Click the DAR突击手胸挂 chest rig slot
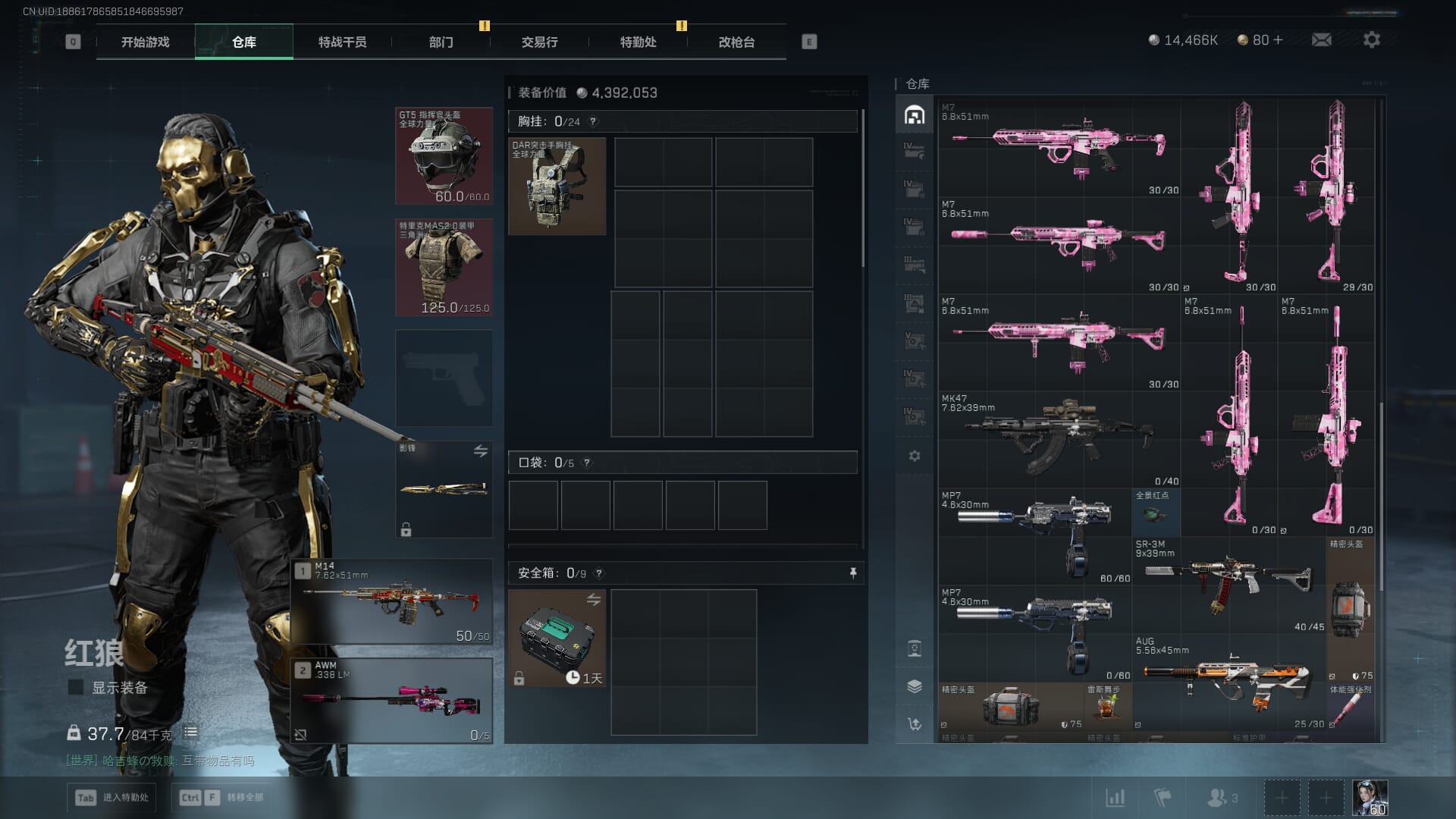 coord(557,187)
